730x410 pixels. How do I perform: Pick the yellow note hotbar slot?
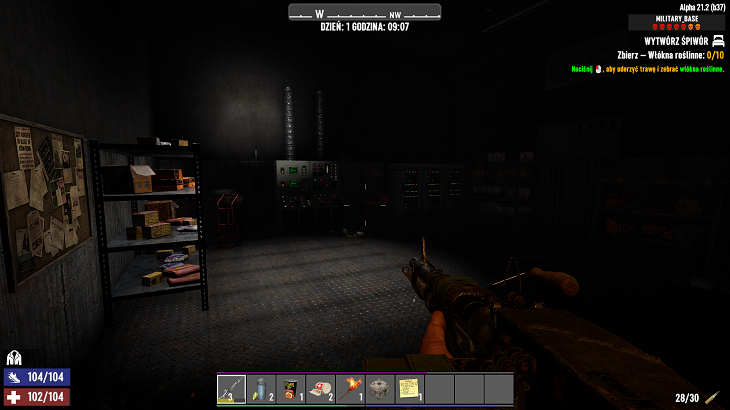409,388
